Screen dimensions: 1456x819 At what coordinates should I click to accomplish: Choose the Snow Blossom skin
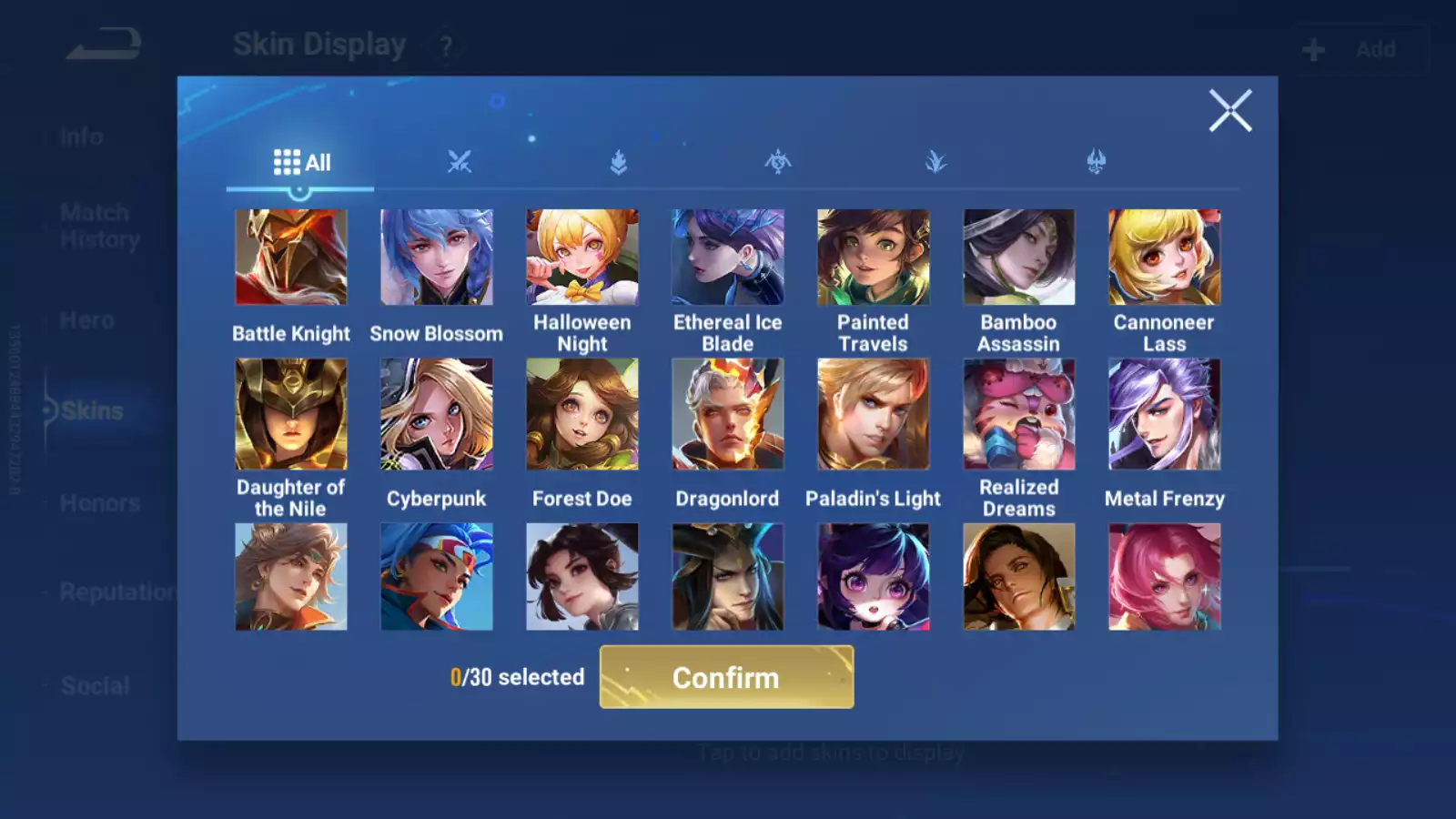click(437, 258)
